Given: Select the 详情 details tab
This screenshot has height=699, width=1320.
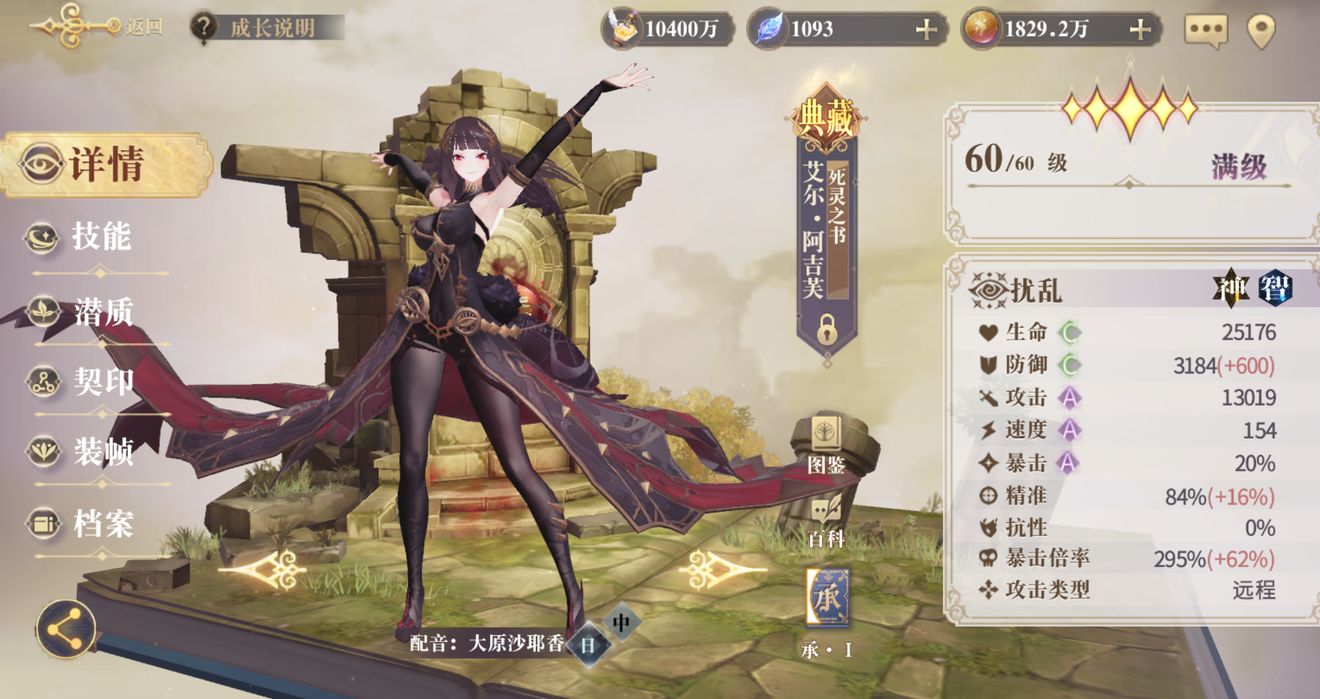Looking at the screenshot, I should tap(105, 165).
